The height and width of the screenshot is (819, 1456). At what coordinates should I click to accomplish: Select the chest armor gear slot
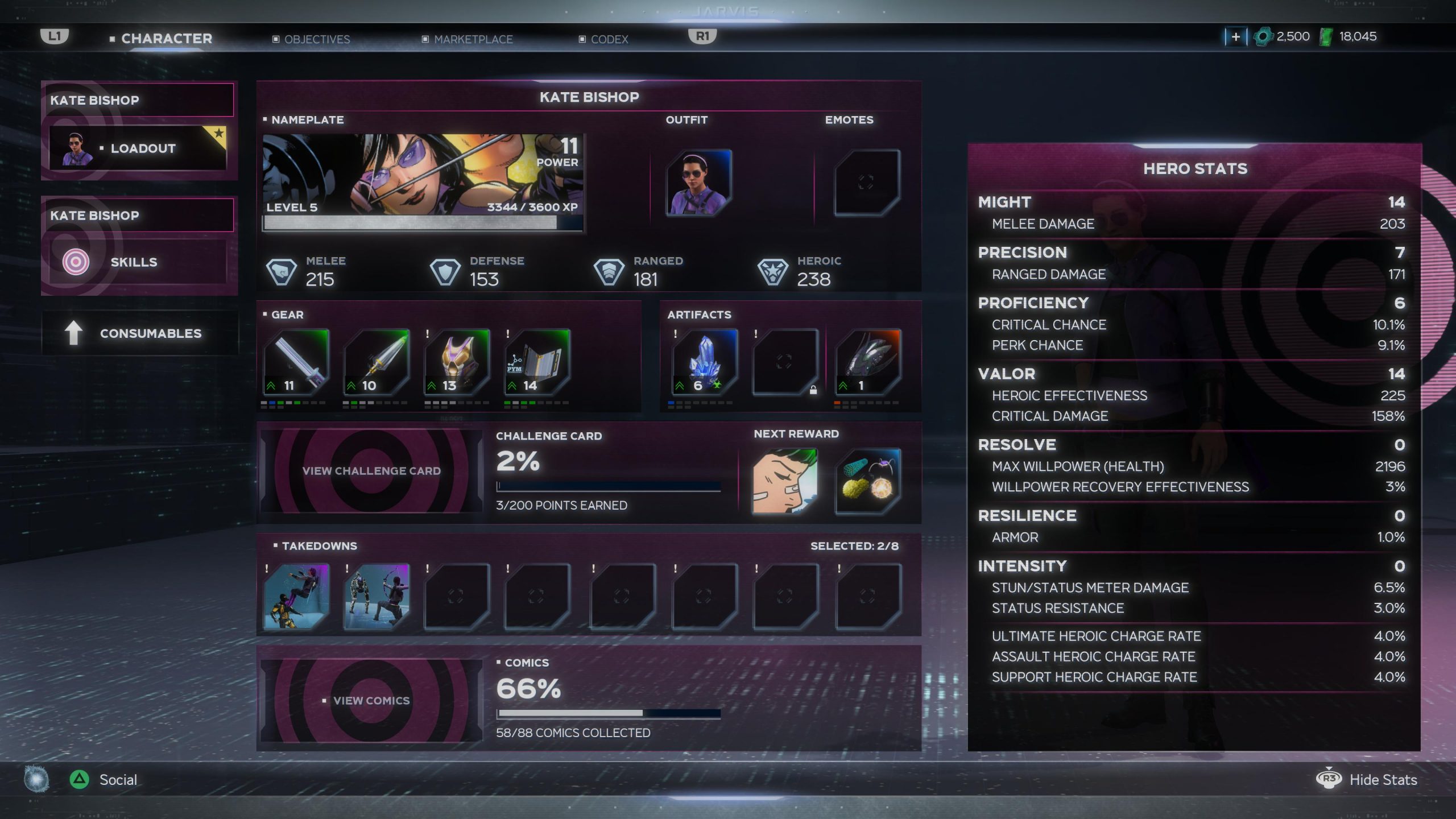click(457, 362)
